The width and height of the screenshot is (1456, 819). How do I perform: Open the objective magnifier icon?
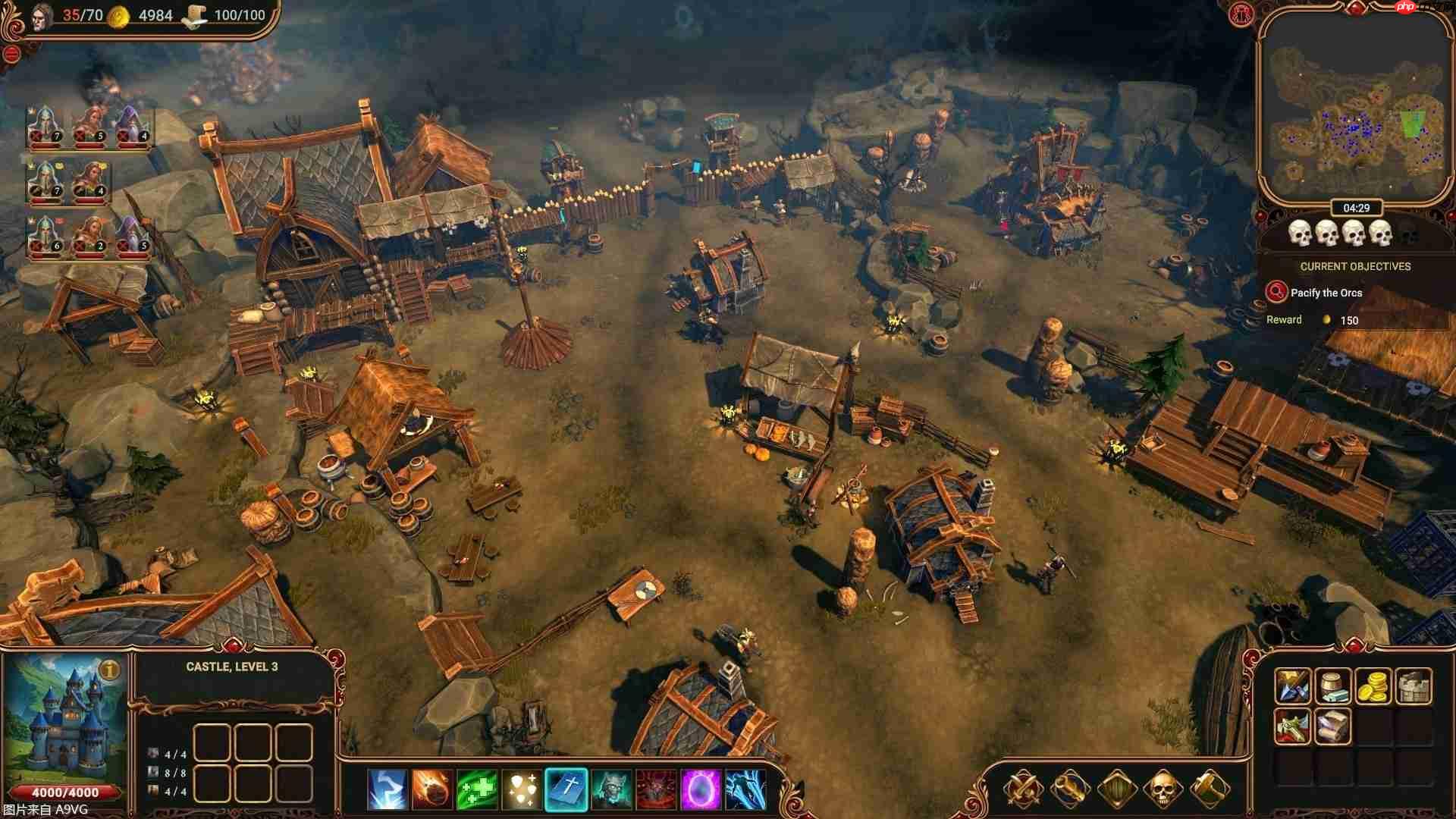coord(1276,293)
